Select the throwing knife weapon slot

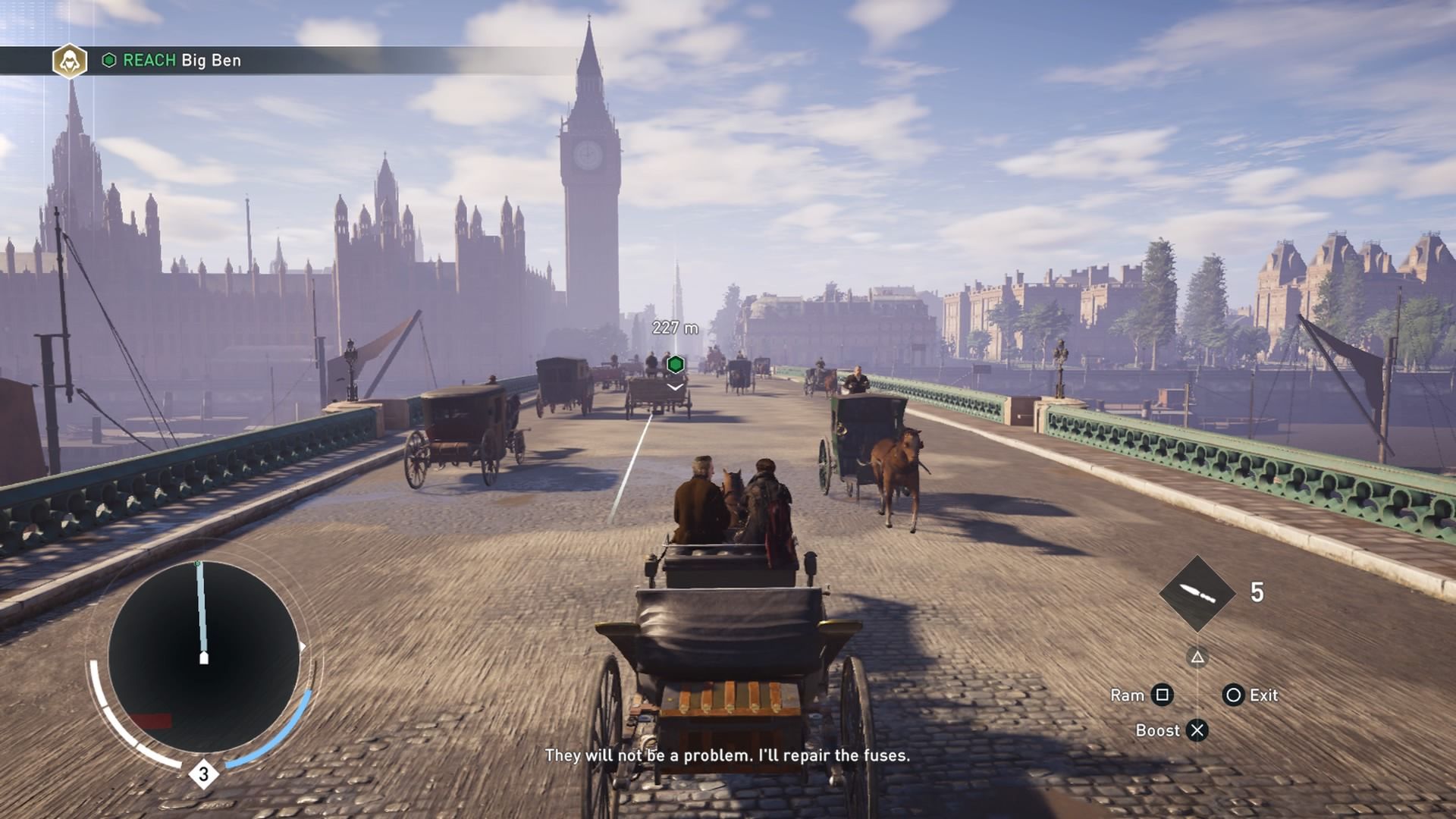pyautogui.click(x=1197, y=593)
